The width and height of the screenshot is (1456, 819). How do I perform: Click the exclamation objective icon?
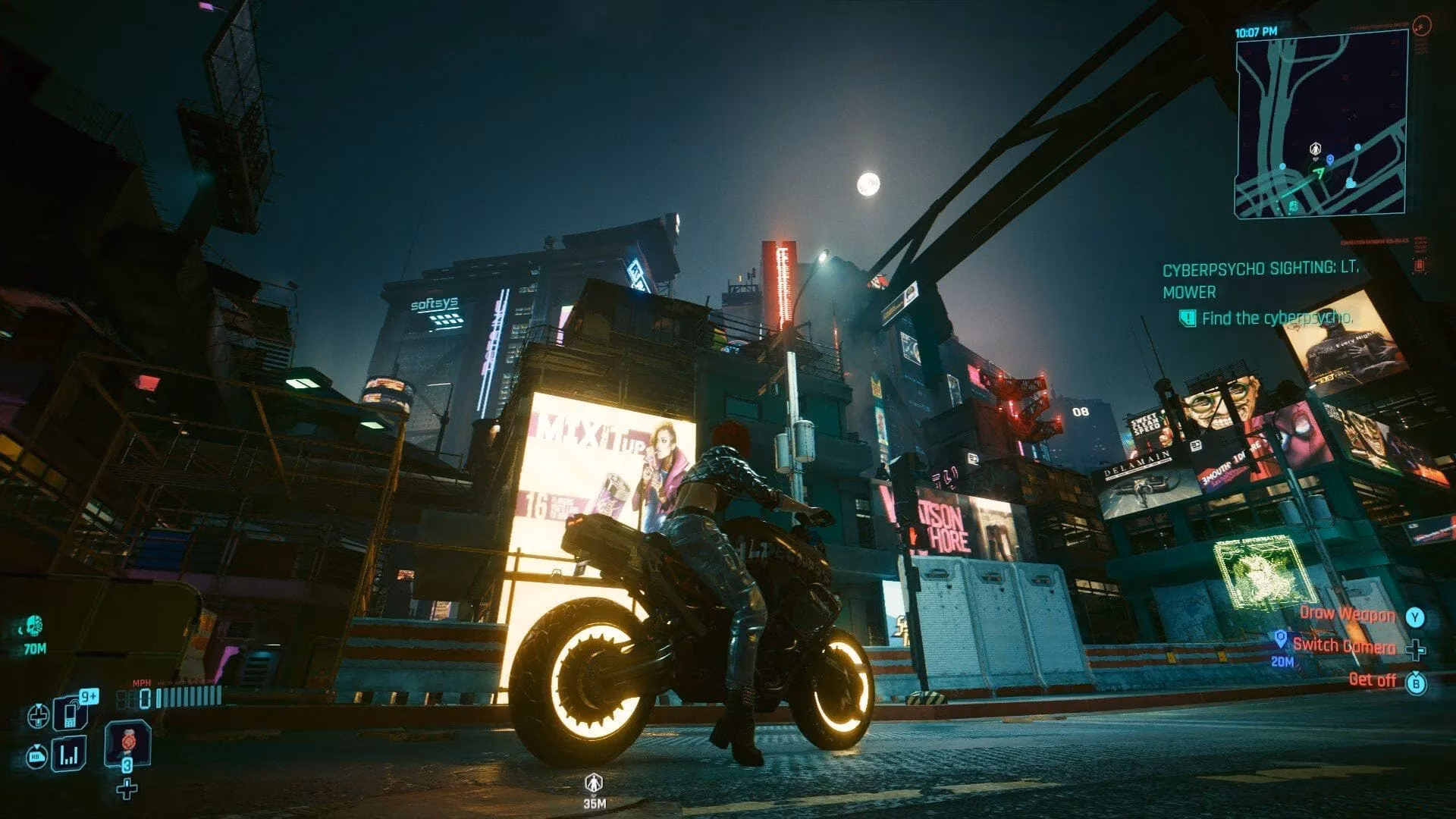click(x=1188, y=319)
